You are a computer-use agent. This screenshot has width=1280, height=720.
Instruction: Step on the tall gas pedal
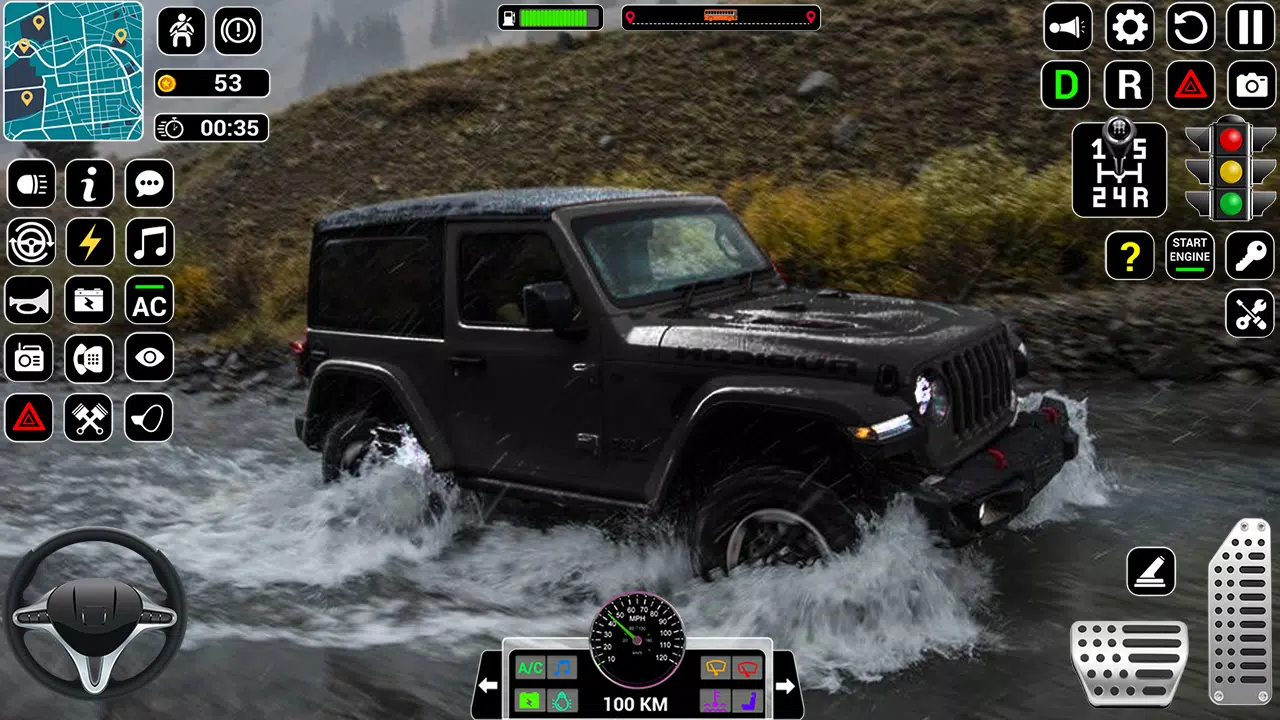[x=1240, y=612]
